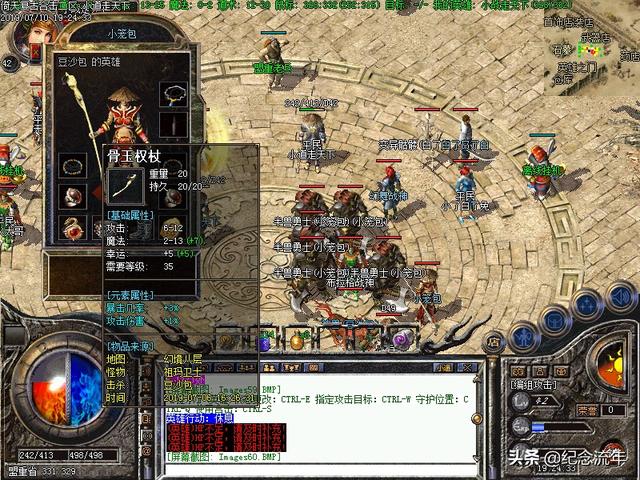Use the golden orb item on the belt
The width and height of the screenshot is (640, 480).
(296, 341)
